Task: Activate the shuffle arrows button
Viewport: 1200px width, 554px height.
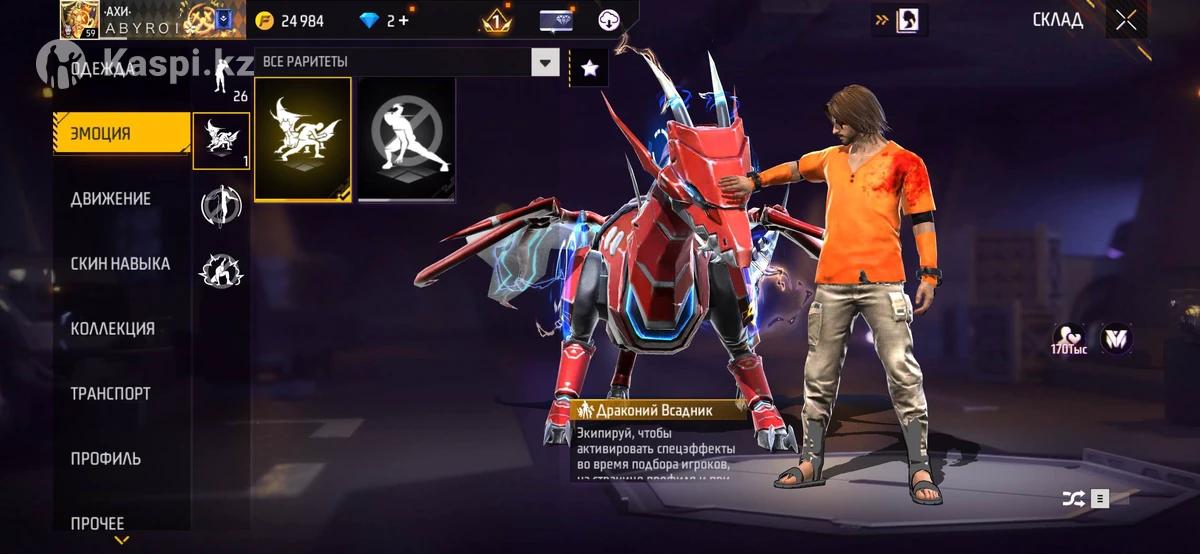Action: click(x=1071, y=498)
